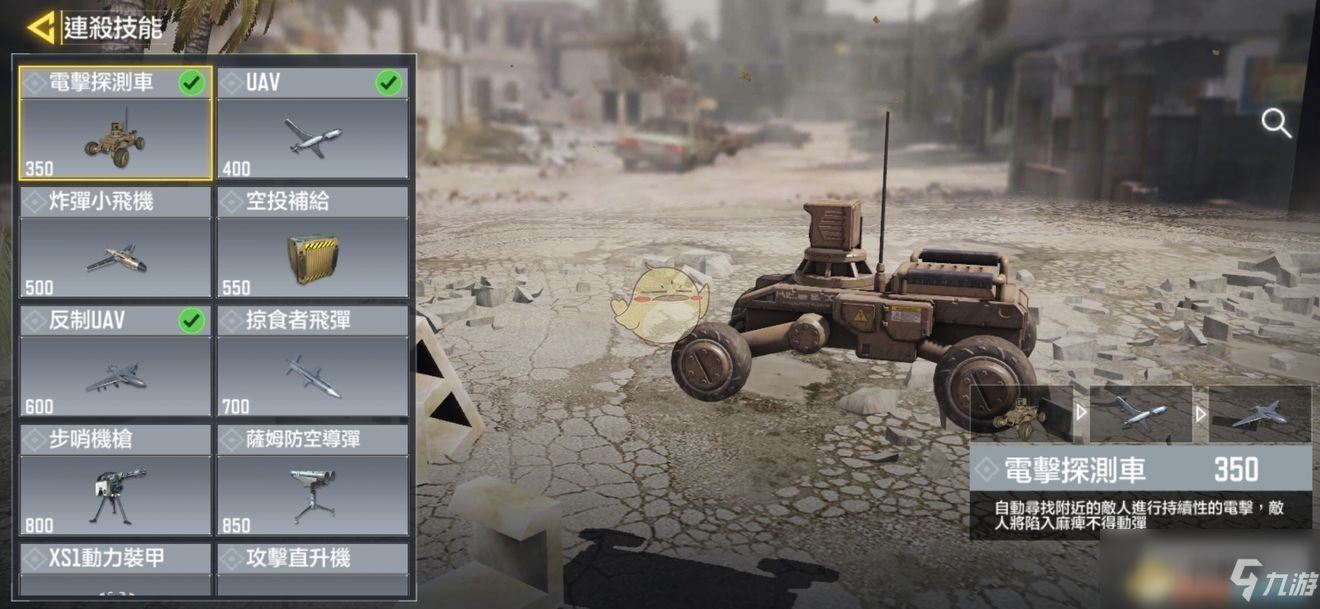Pick the 空投補給 supply drop card

pyautogui.click(x=313, y=243)
